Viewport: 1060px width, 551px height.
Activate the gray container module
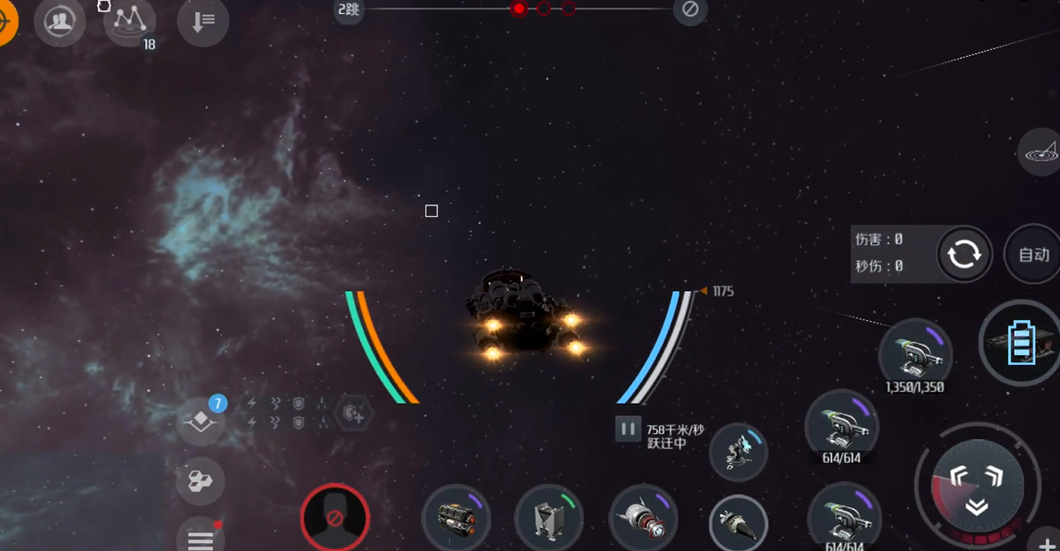[549, 519]
